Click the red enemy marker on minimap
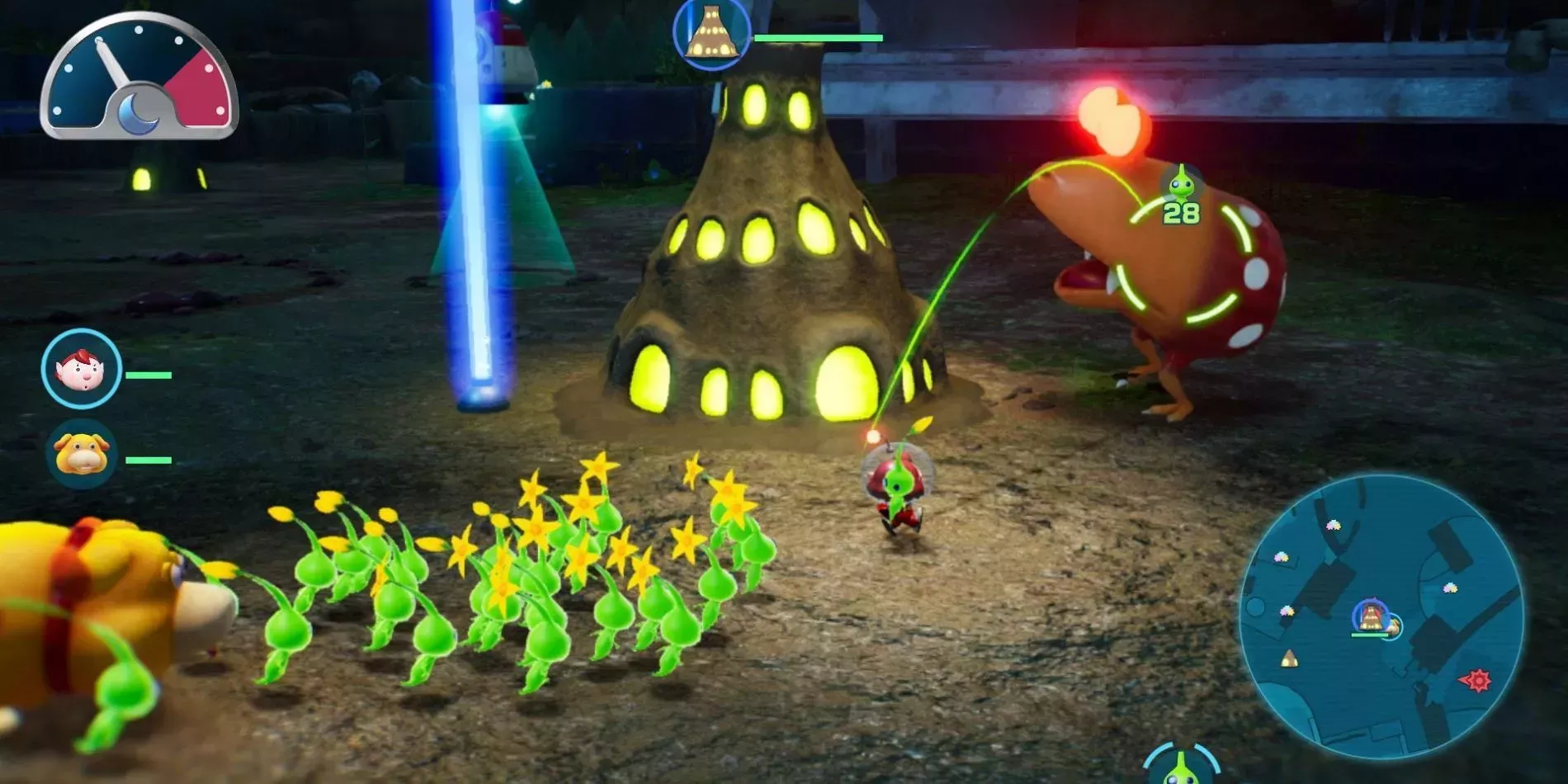This screenshot has height=784, width=1568. pos(1476,680)
